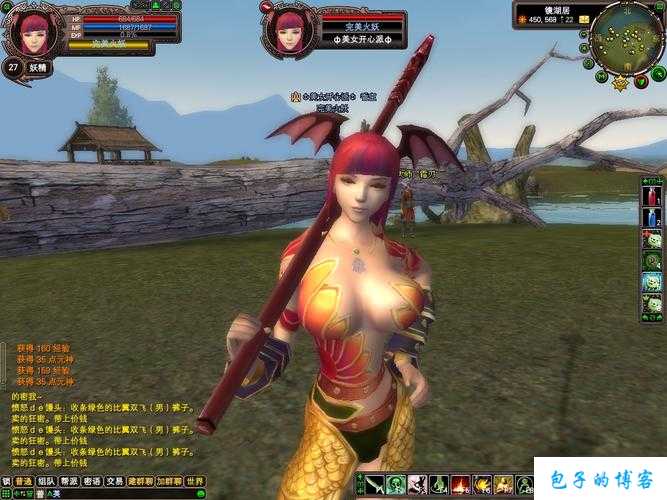The width and height of the screenshot is (667, 500).
Task: Click the player character portrait
Action: tap(34, 31)
